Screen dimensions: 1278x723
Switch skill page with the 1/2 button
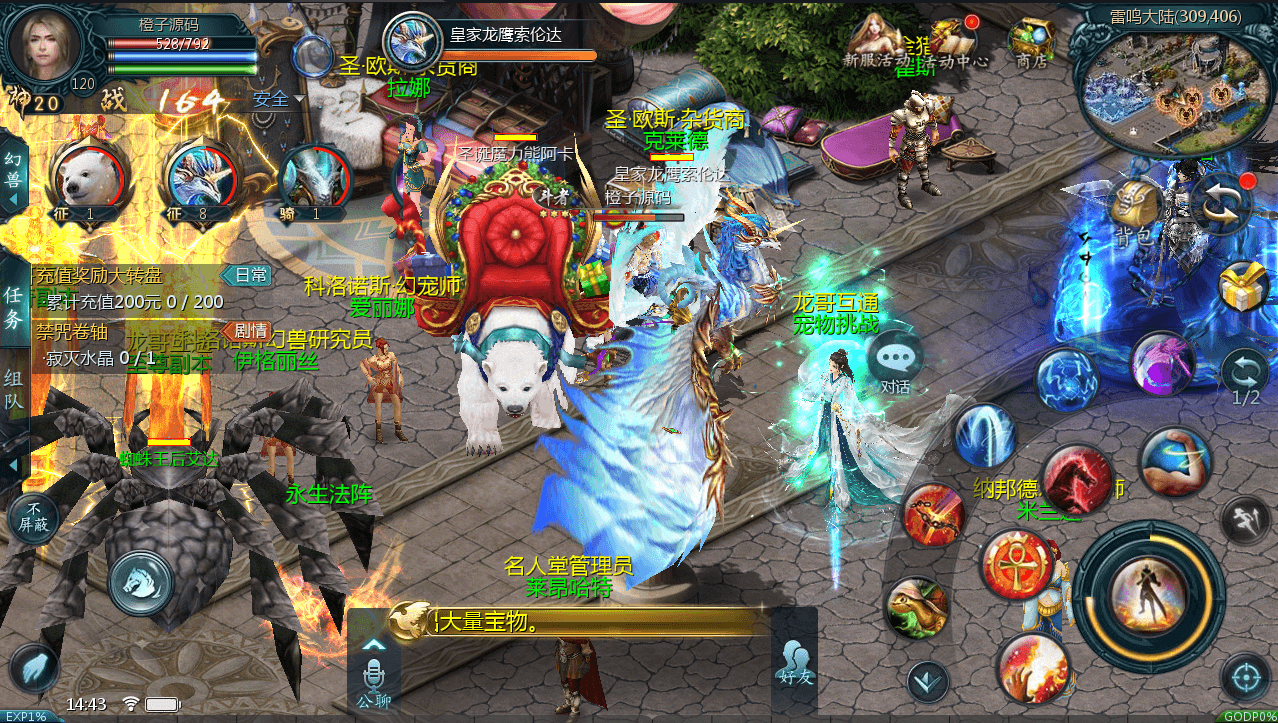point(1246,378)
